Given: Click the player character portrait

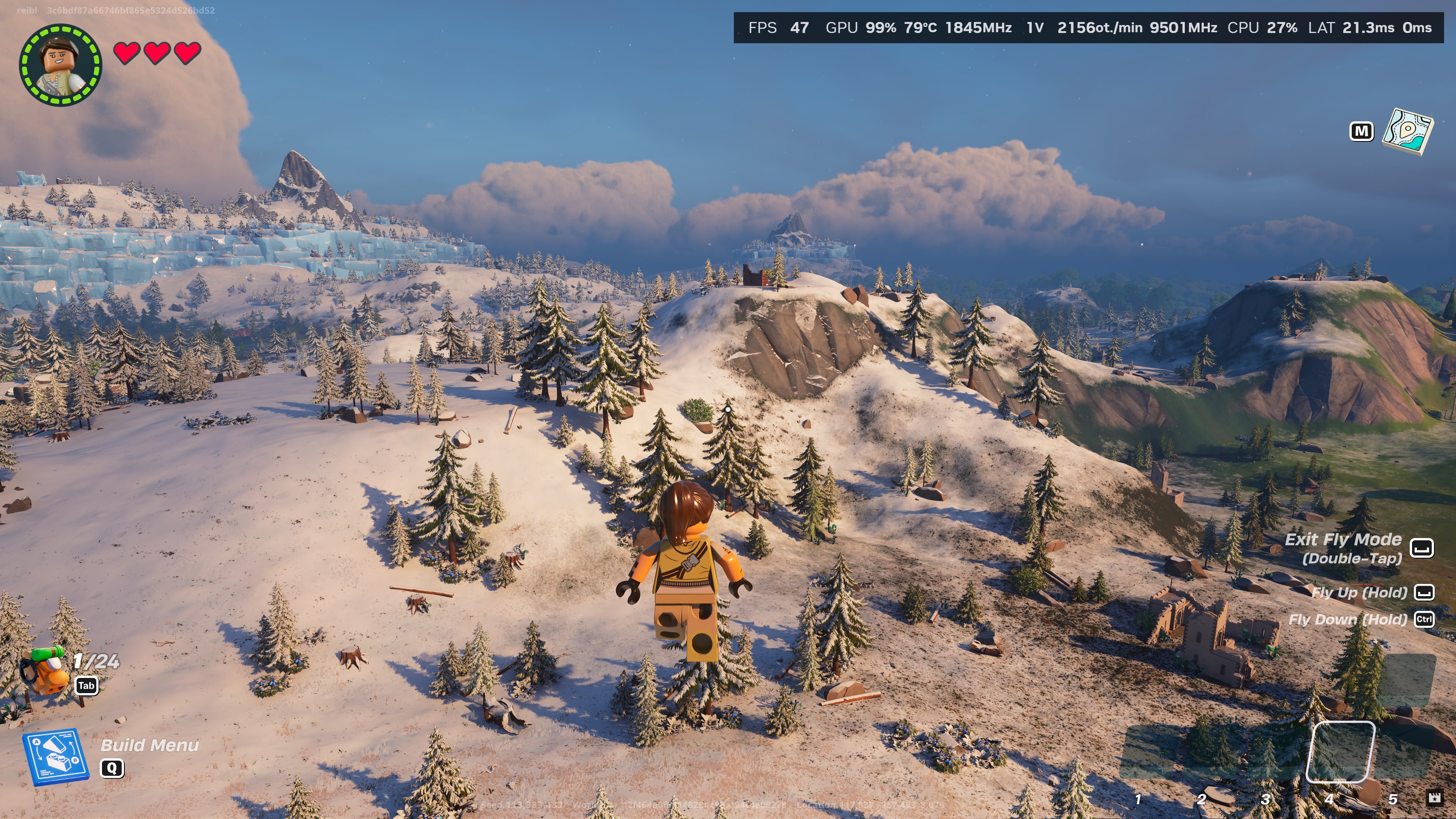Looking at the screenshot, I should pyautogui.click(x=61, y=64).
